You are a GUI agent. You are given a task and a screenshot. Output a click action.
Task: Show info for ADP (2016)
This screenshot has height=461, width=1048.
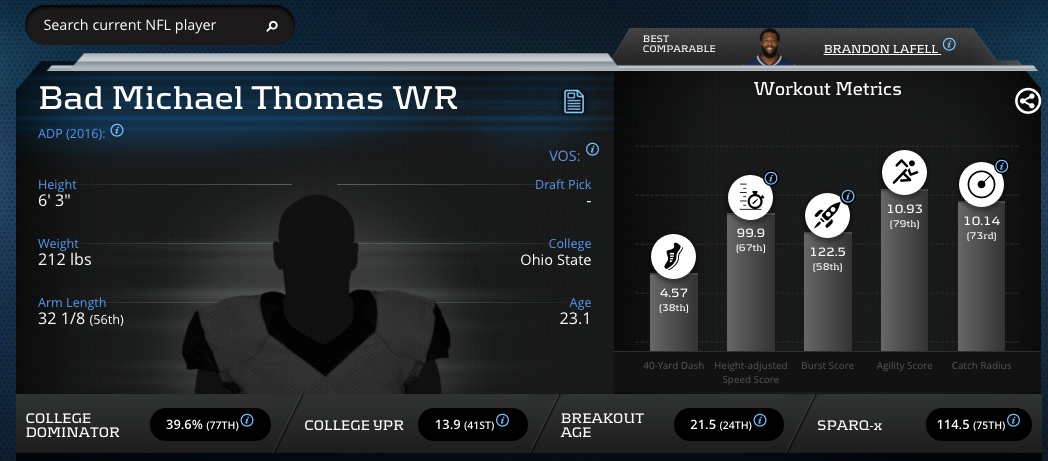coord(117,130)
